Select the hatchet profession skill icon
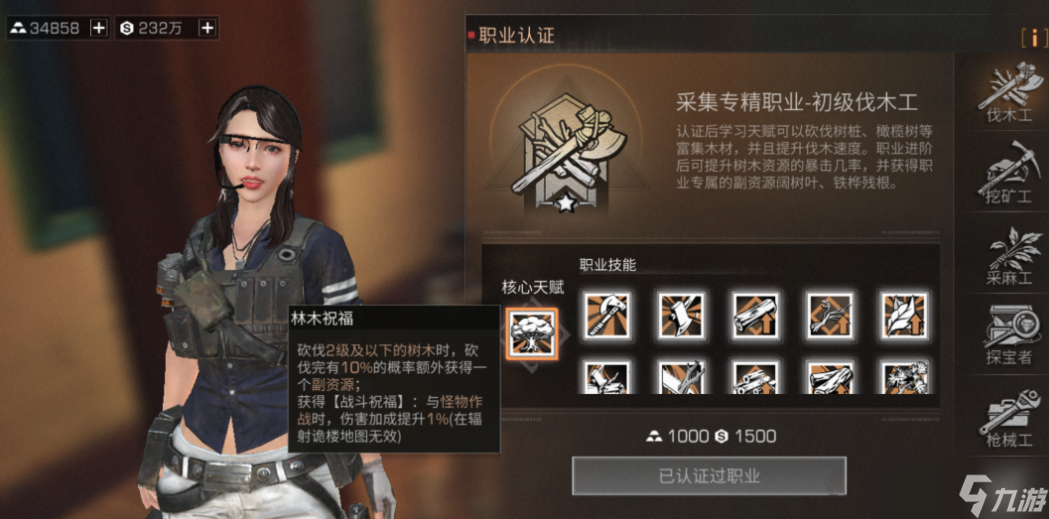Viewport: 1049px width, 519px height. pyautogui.click(x=608, y=314)
